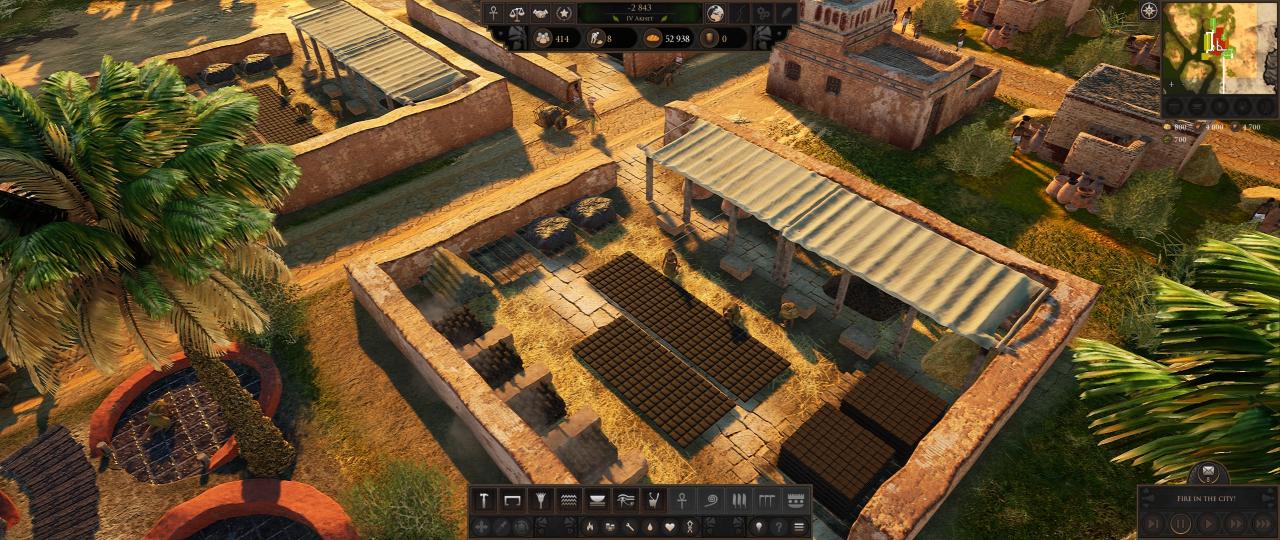Open the envelope messages notification

[1208, 472]
